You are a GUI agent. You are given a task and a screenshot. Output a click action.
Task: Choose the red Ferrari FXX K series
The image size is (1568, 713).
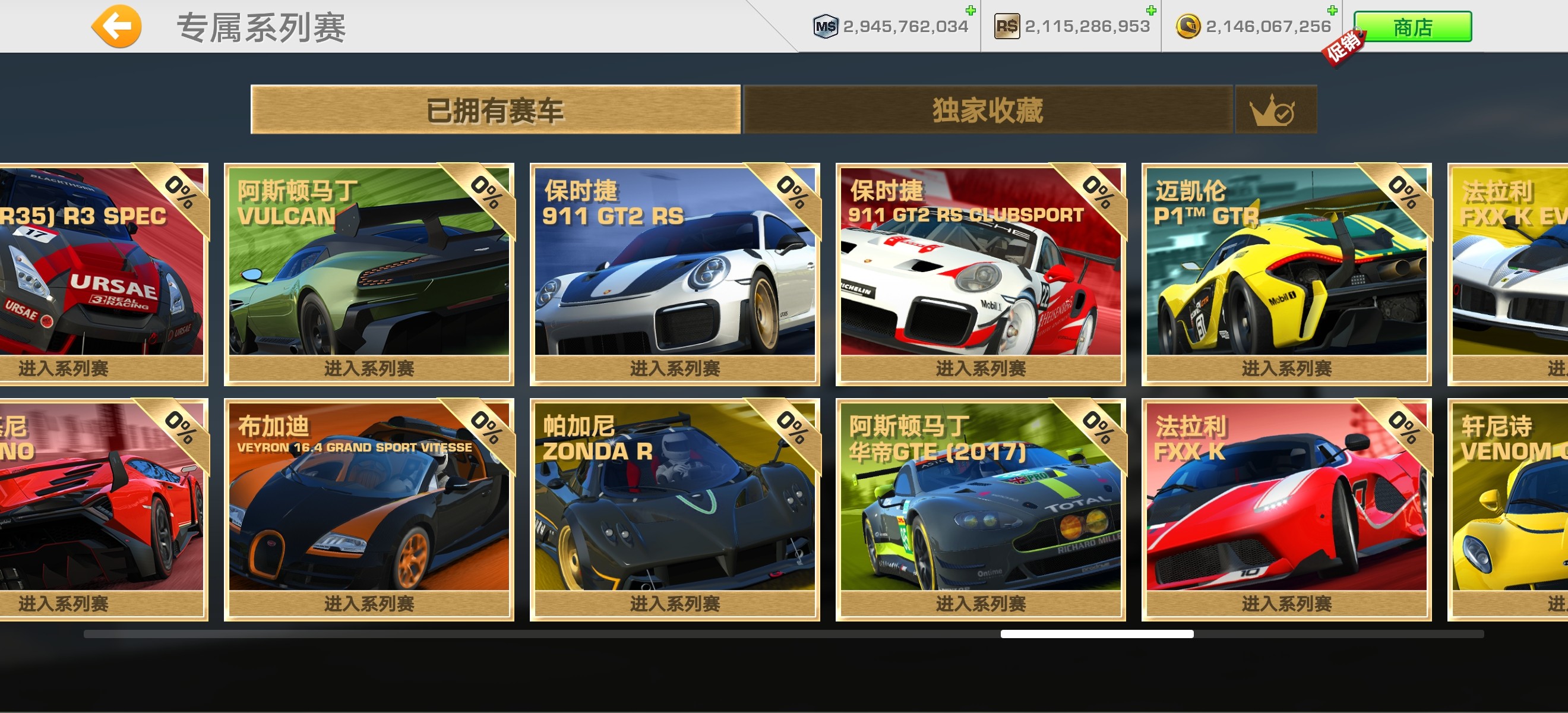click(1285, 510)
